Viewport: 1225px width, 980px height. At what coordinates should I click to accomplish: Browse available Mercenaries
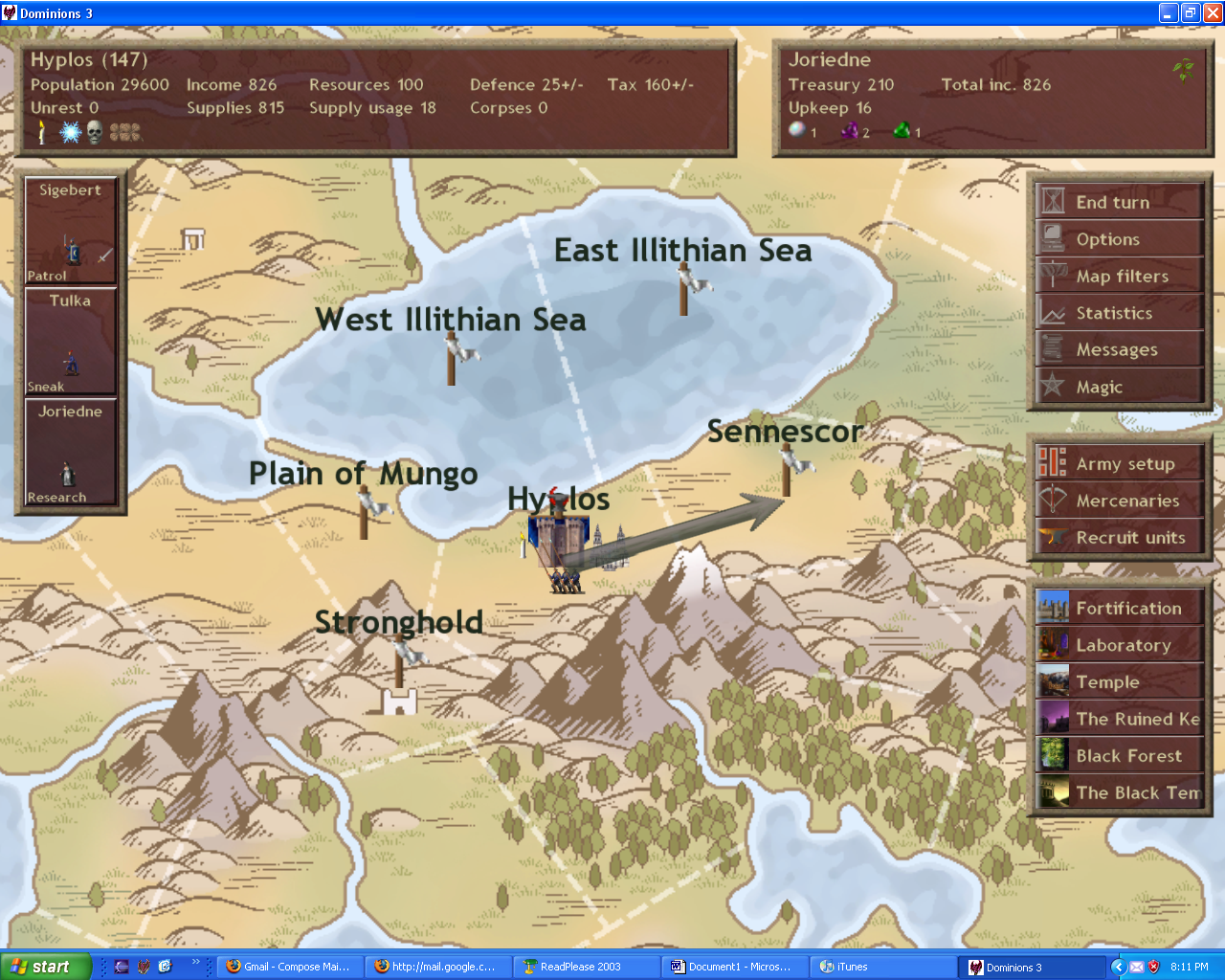pyautogui.click(x=1118, y=501)
